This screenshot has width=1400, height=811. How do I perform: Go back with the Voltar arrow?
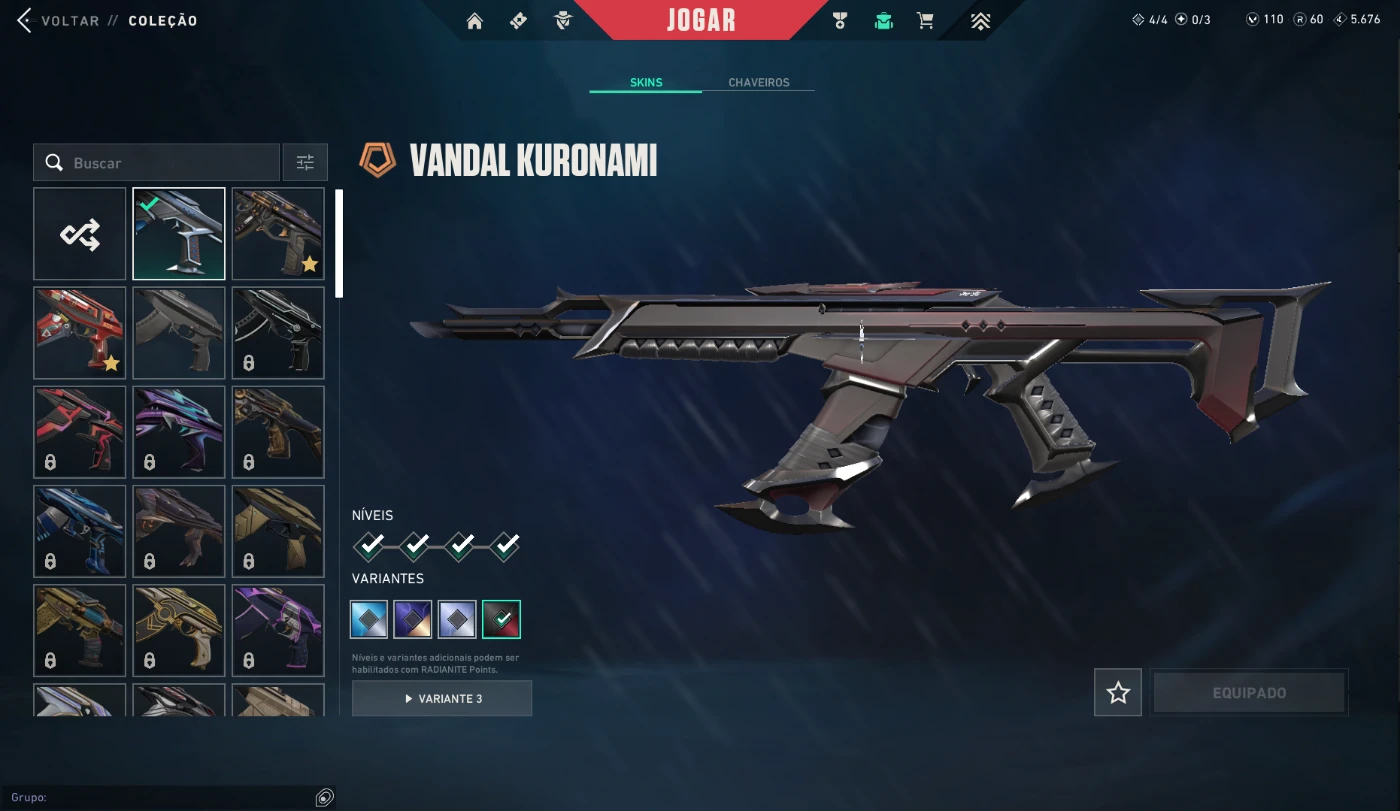pyautogui.click(x=25, y=21)
